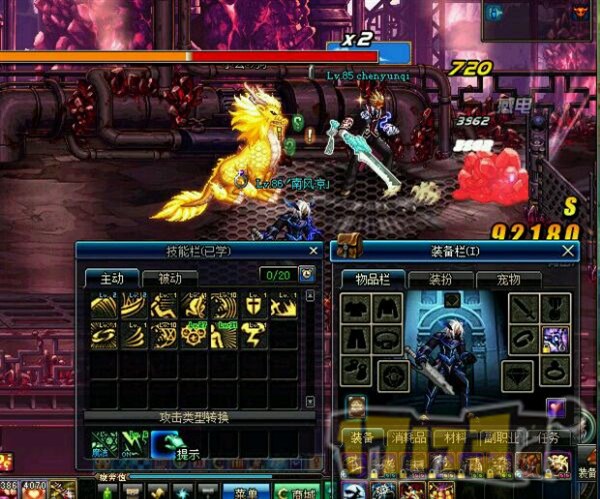Viewport: 600px width, 499px height.
Task: Select the golden flexing arm skill icon
Action: (254, 335)
